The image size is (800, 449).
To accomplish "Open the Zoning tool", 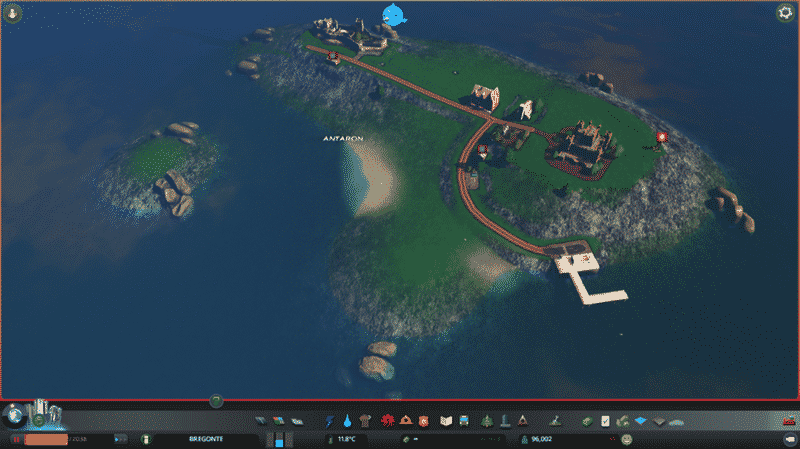I will [x=276, y=421].
